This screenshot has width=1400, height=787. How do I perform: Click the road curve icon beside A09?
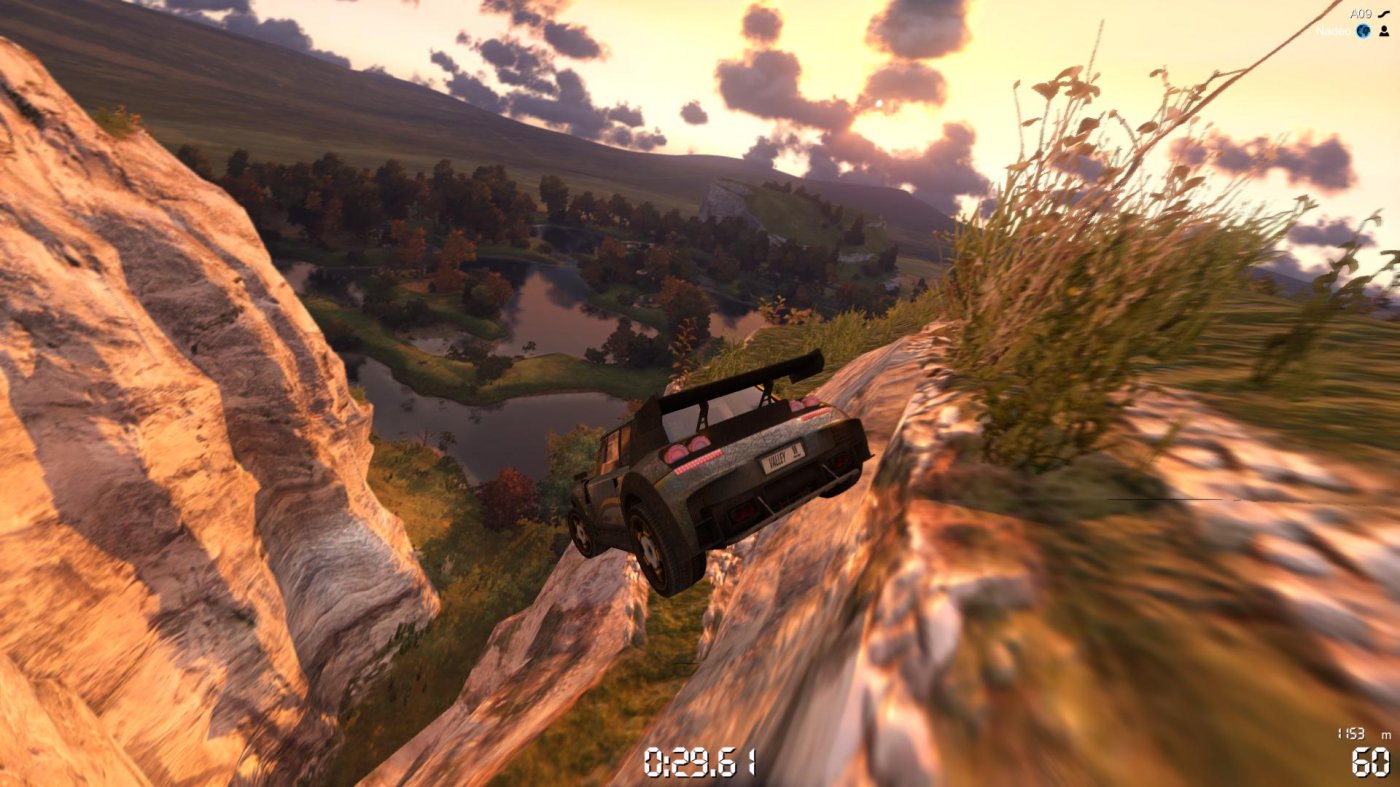point(1384,14)
